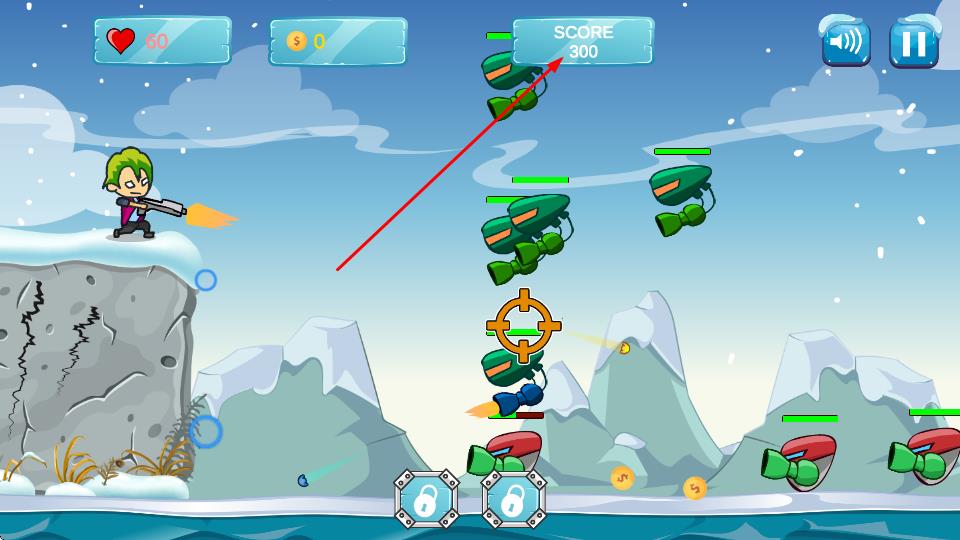The width and height of the screenshot is (960, 540).
Task: Toggle the sound speaker button
Action: (845, 43)
